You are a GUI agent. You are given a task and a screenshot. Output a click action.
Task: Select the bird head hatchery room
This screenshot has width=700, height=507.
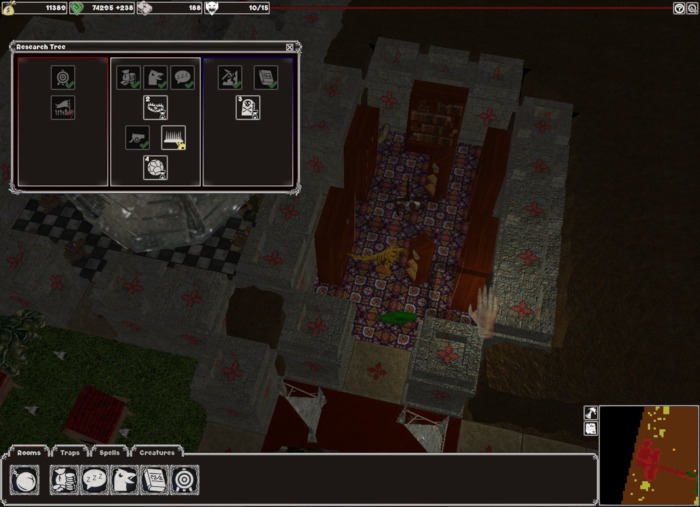point(124,481)
